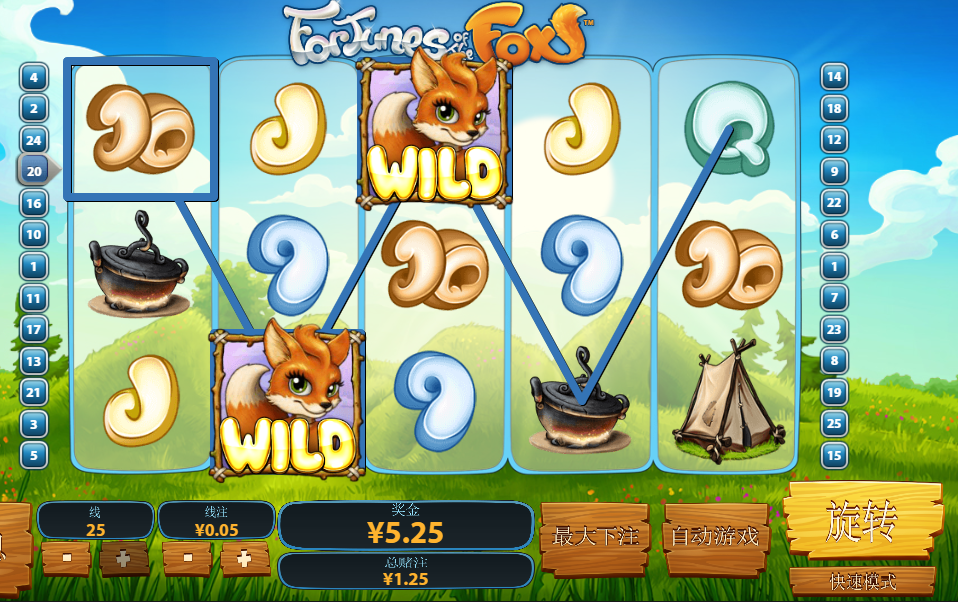Show payline number 25
The image size is (958, 602).
coord(834,423)
